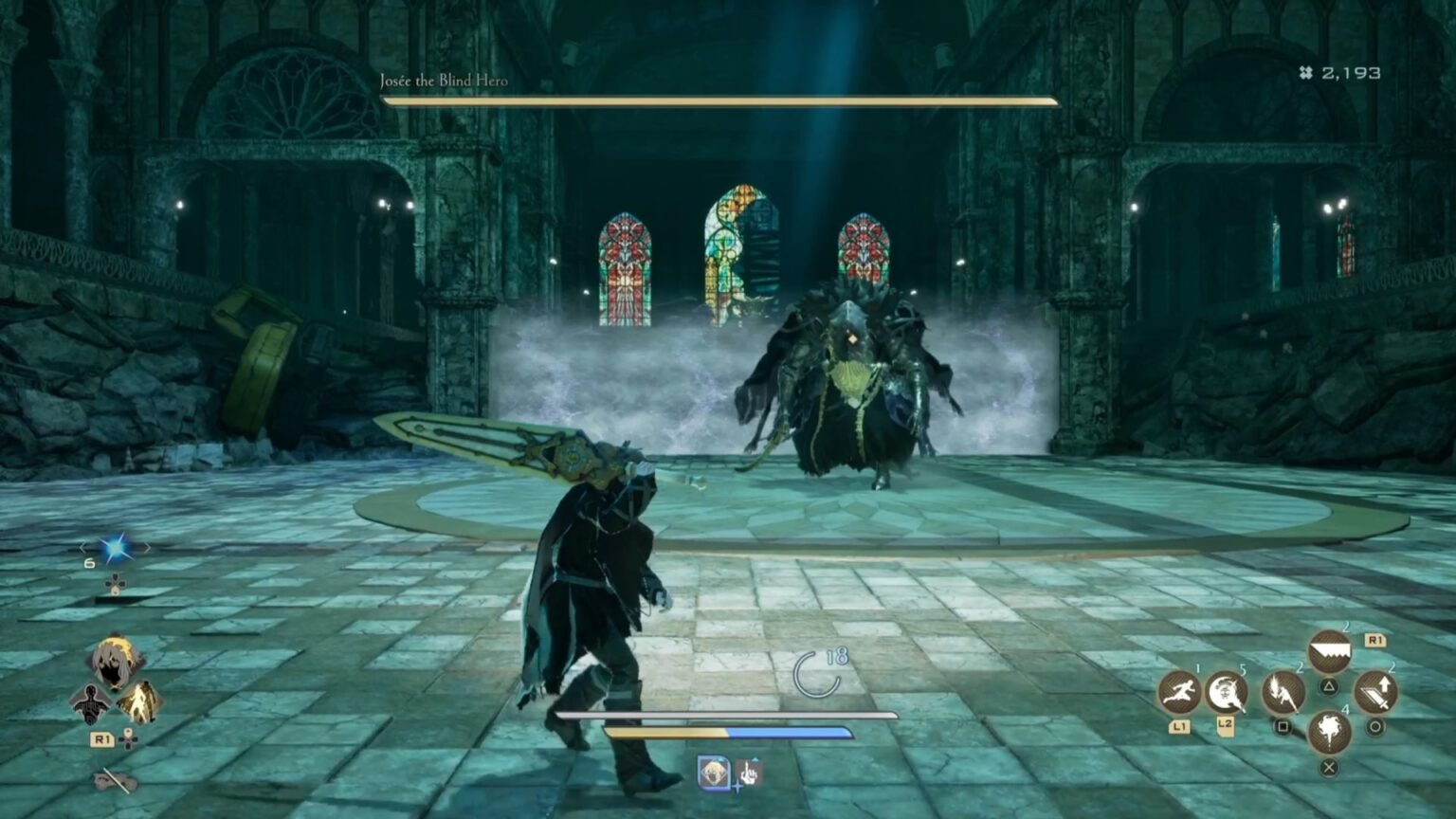Click the crossed-weapons icon below R1 prompt
1456x819 pixels.
(114, 780)
